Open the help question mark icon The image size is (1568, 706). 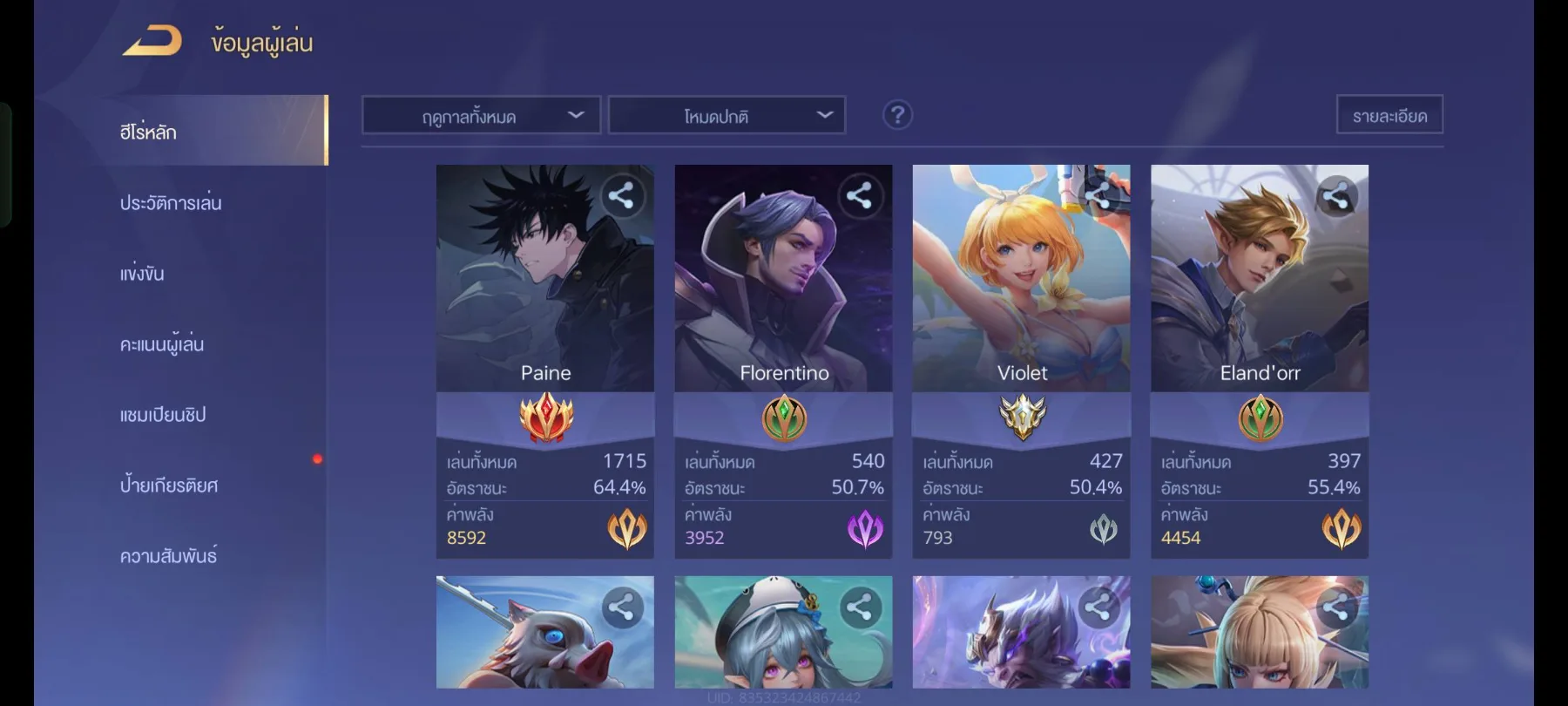[899, 114]
